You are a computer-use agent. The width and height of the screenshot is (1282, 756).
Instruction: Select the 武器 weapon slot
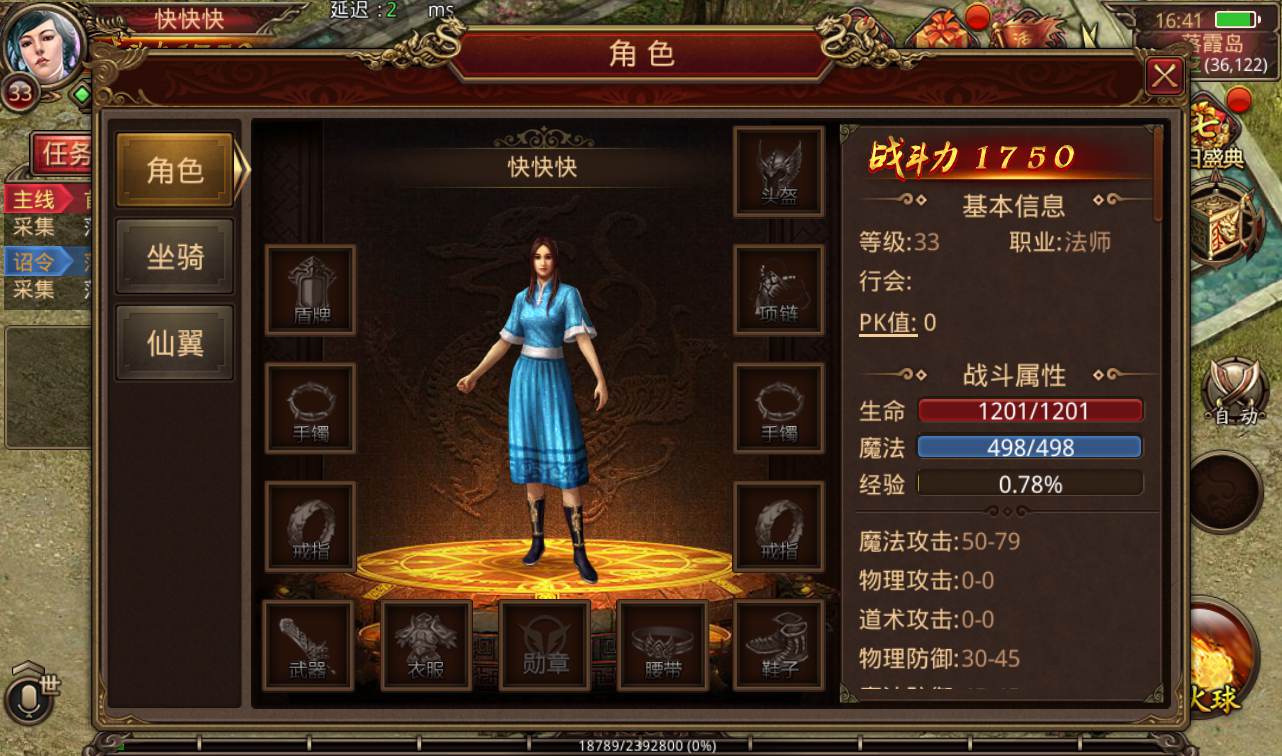click(307, 645)
